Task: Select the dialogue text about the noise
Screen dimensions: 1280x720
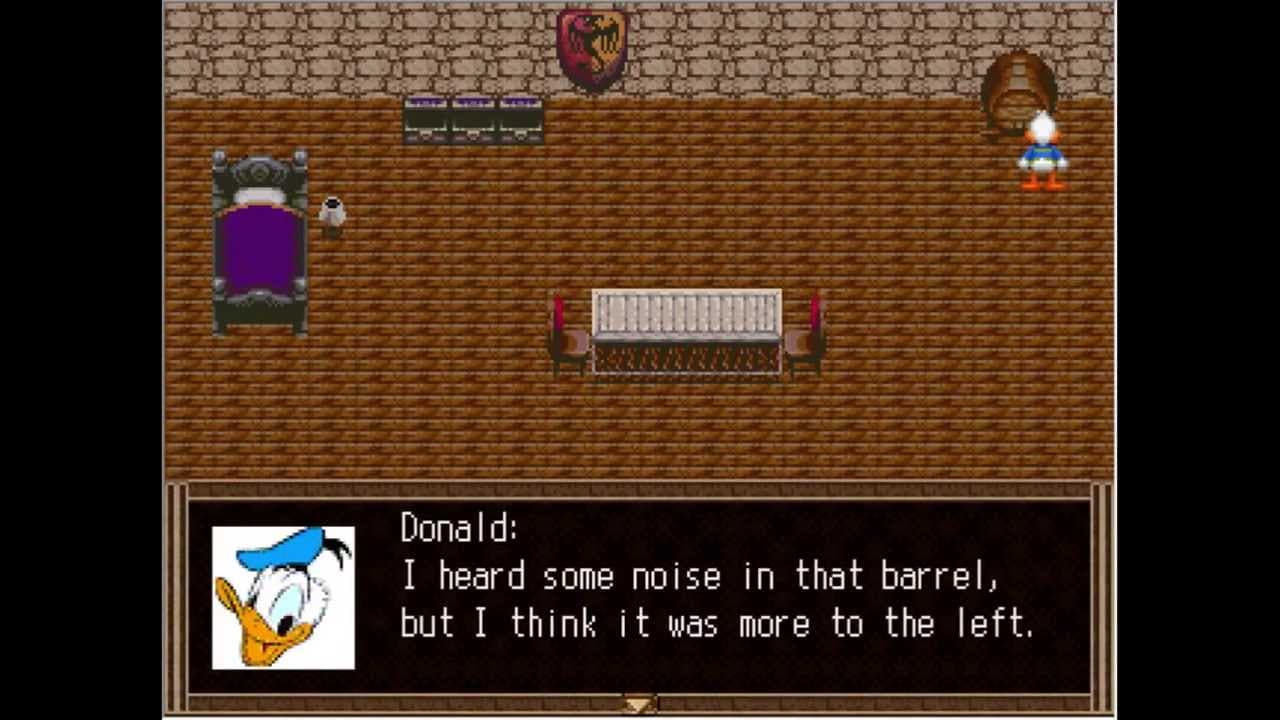Action: point(700,575)
